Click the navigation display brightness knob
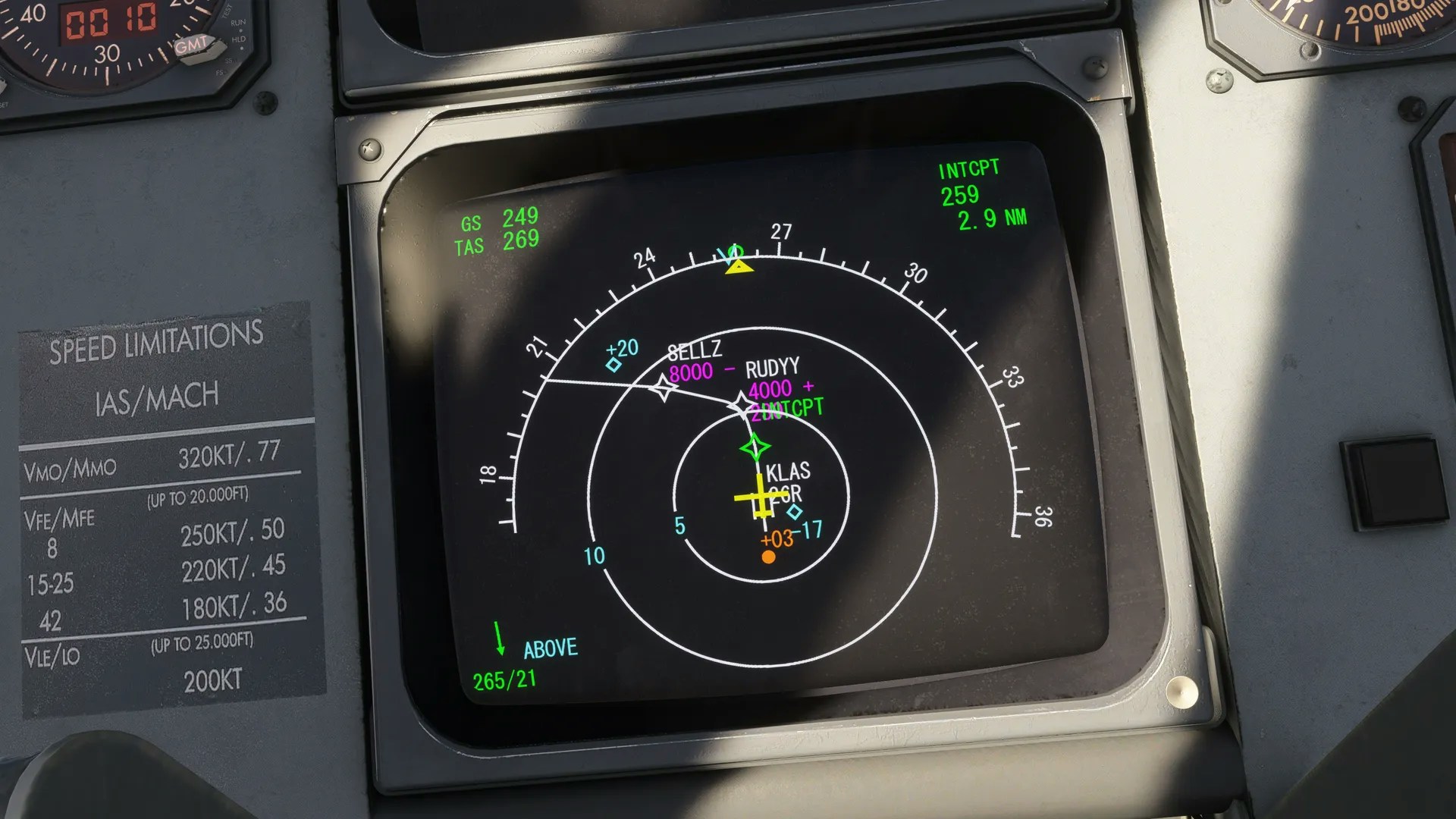The image size is (1456, 819). [1181, 690]
